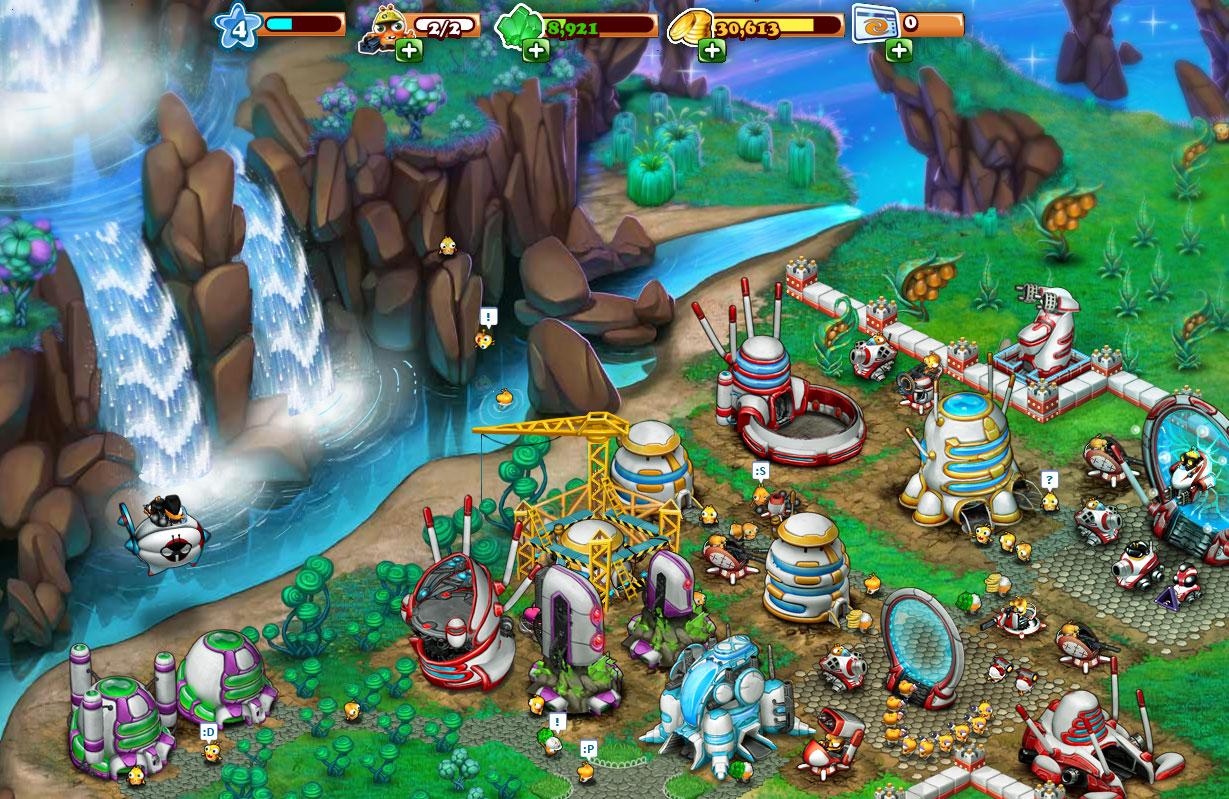Add more workers with the plus button
Screen dimensions: 1229x799
[x=407, y=50]
